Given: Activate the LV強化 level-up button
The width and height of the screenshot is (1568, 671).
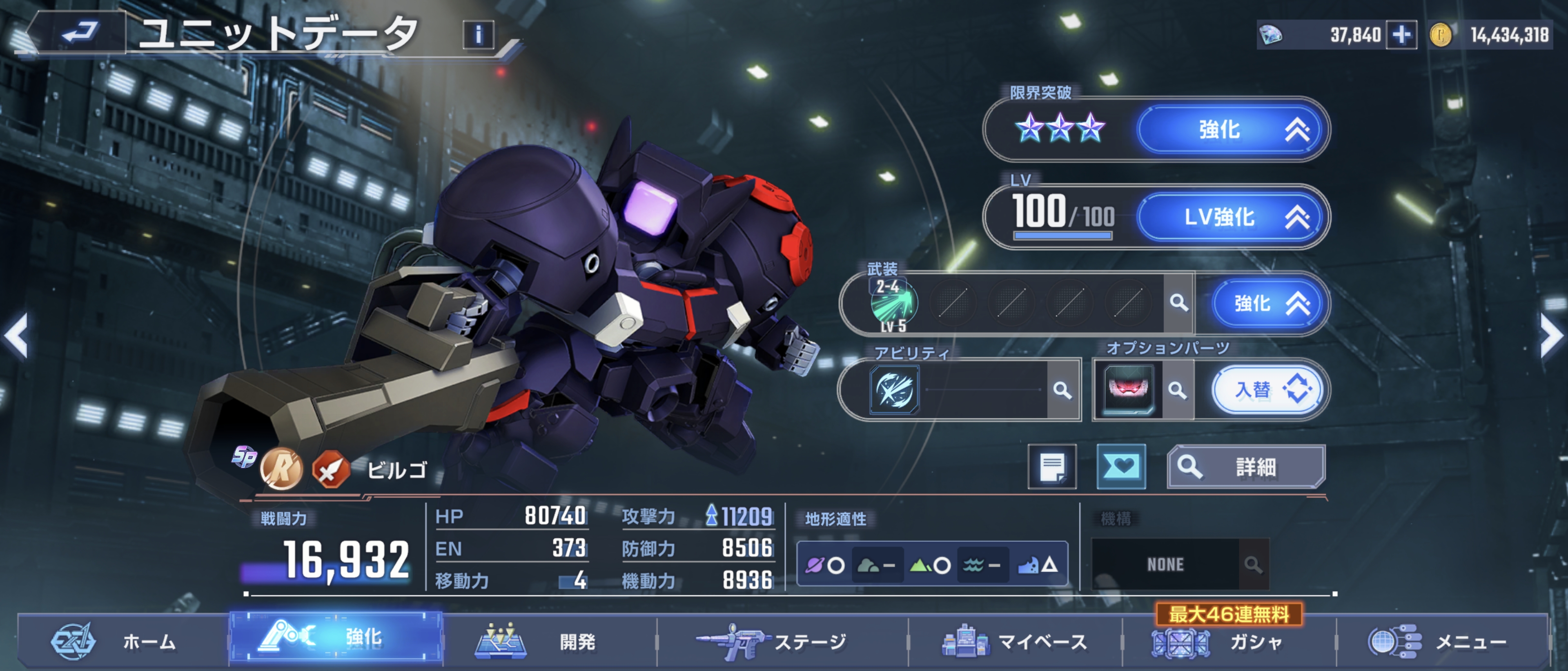Looking at the screenshot, I should (x=1230, y=217).
